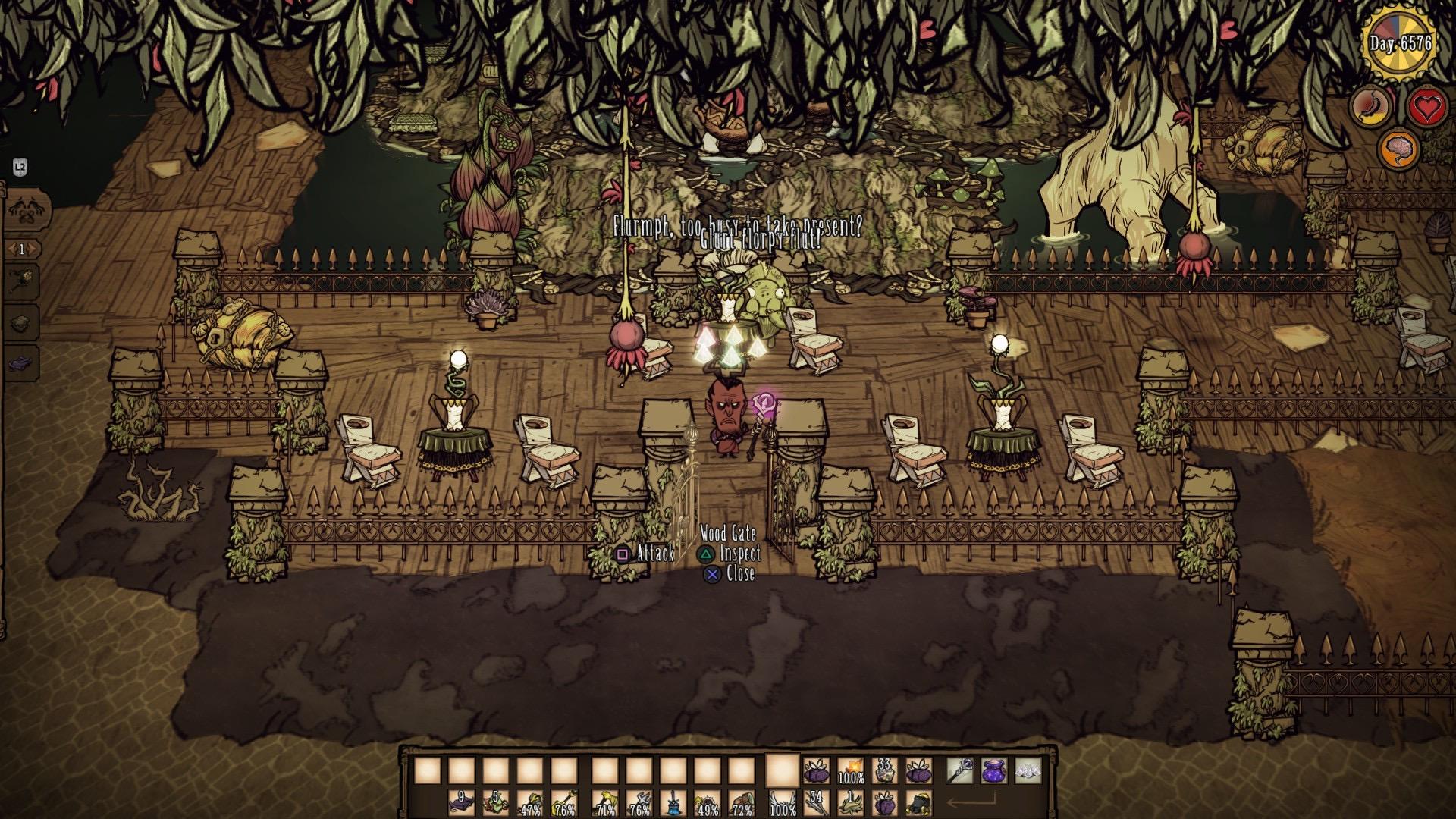Choose the black and gold item slot

pyautogui.click(x=919, y=803)
